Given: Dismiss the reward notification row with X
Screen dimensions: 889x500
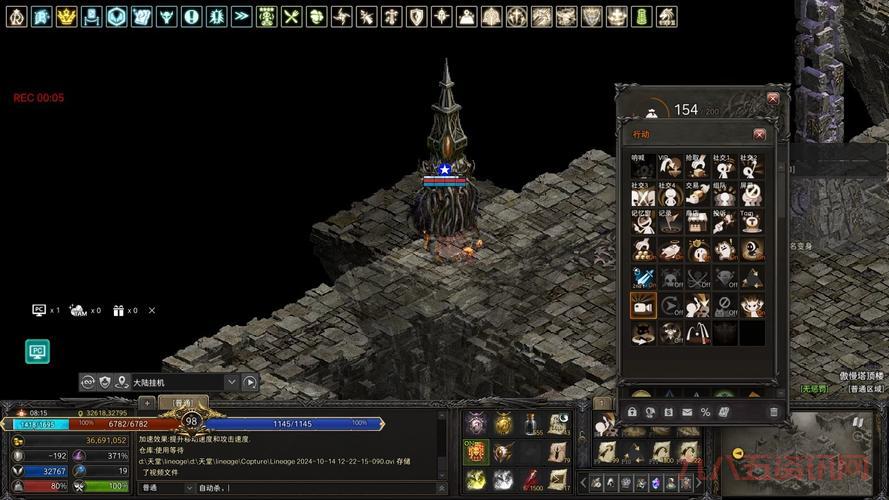Looking at the screenshot, I should [152, 311].
